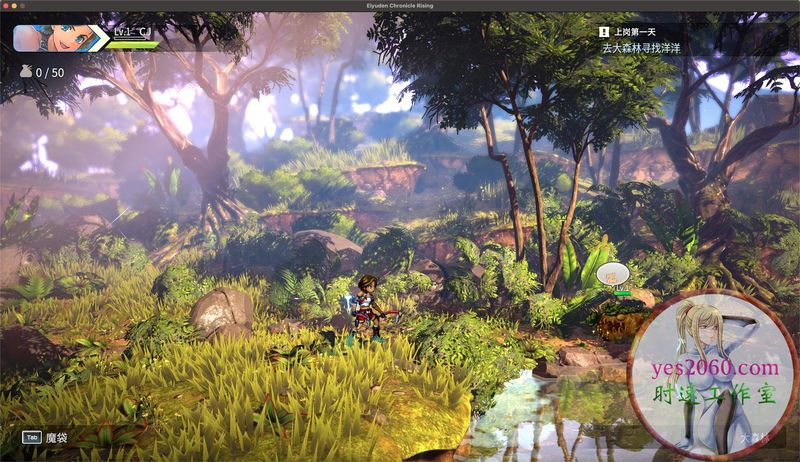Select the loot bag counter icon

point(25,72)
